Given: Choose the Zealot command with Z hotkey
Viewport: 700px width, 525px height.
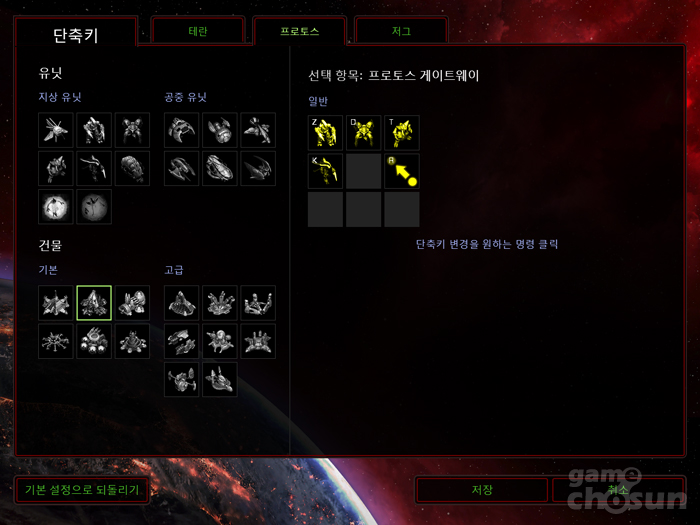Looking at the screenshot, I should pyautogui.click(x=325, y=132).
